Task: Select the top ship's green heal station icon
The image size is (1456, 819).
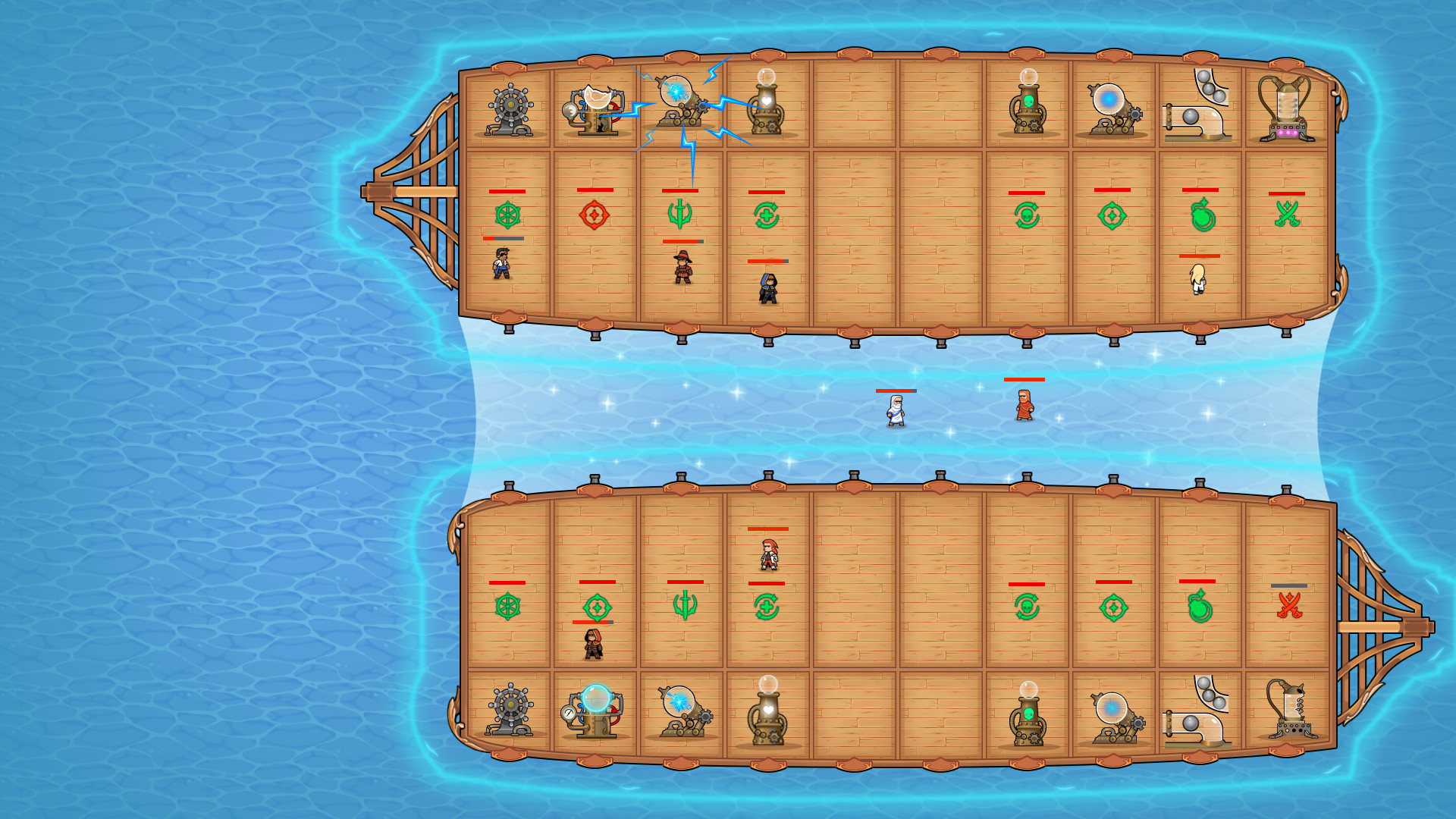Action: tap(767, 216)
